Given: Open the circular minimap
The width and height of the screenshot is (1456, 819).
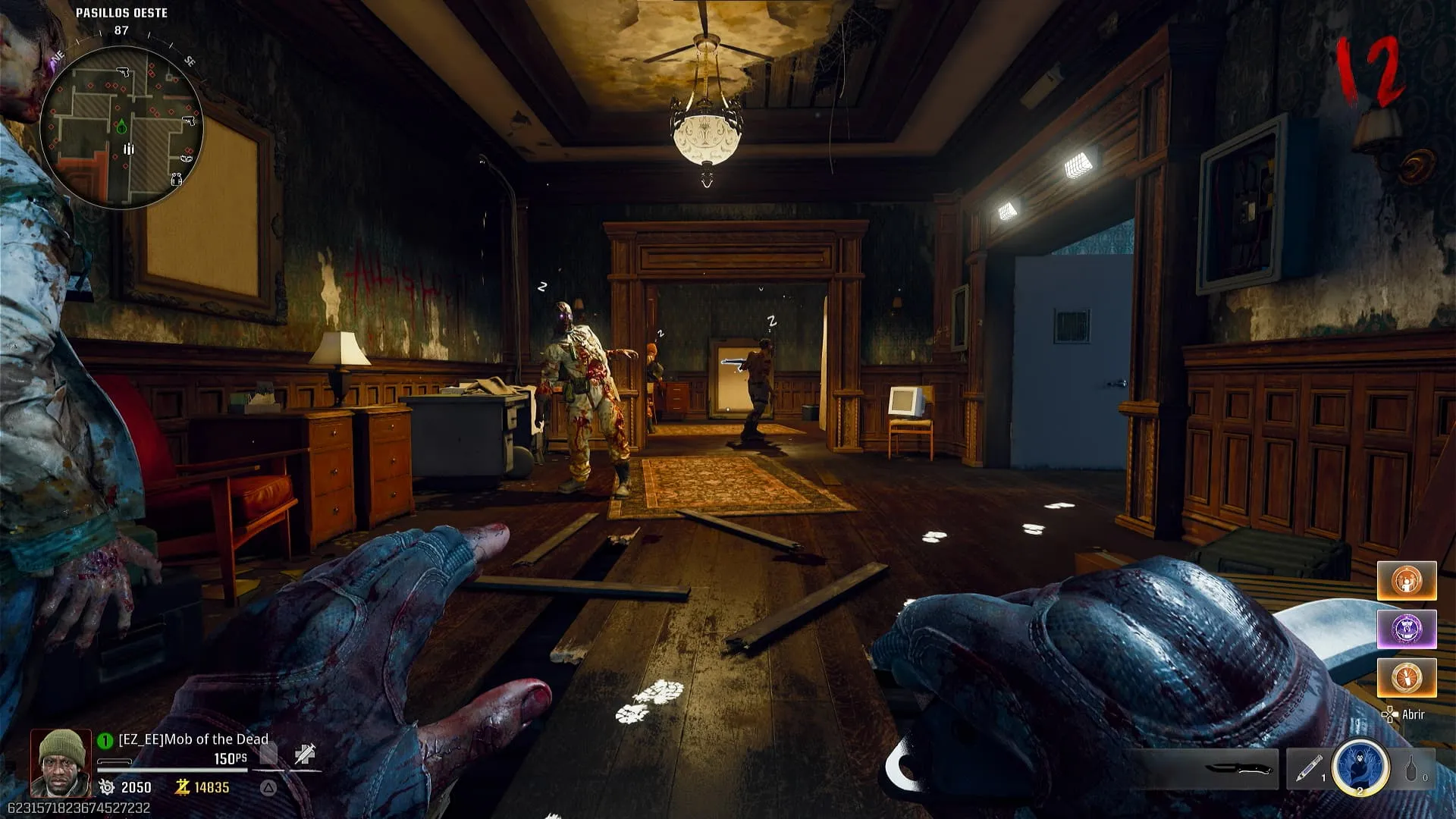Looking at the screenshot, I should click(x=121, y=127).
